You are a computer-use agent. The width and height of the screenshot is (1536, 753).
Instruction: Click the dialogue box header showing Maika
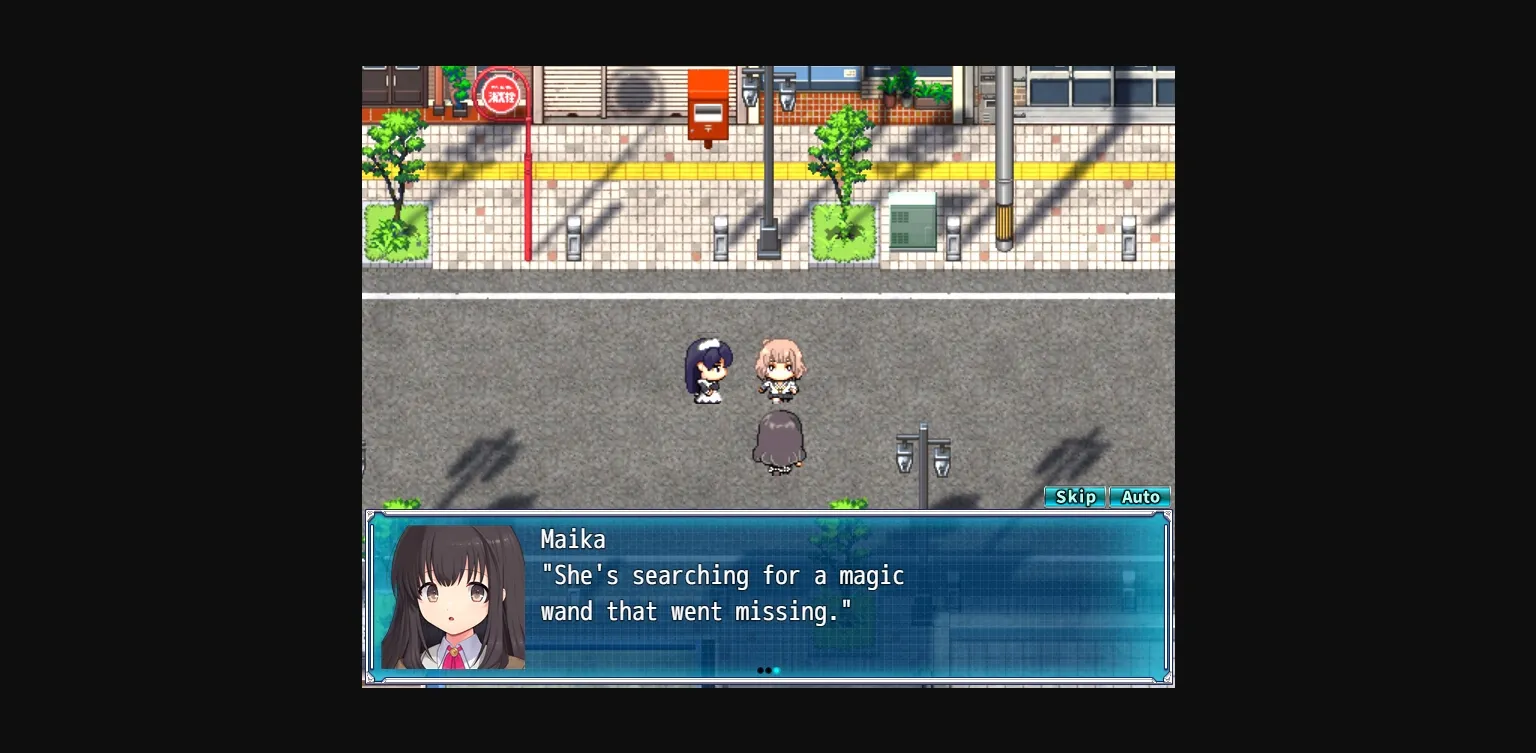[x=572, y=540]
